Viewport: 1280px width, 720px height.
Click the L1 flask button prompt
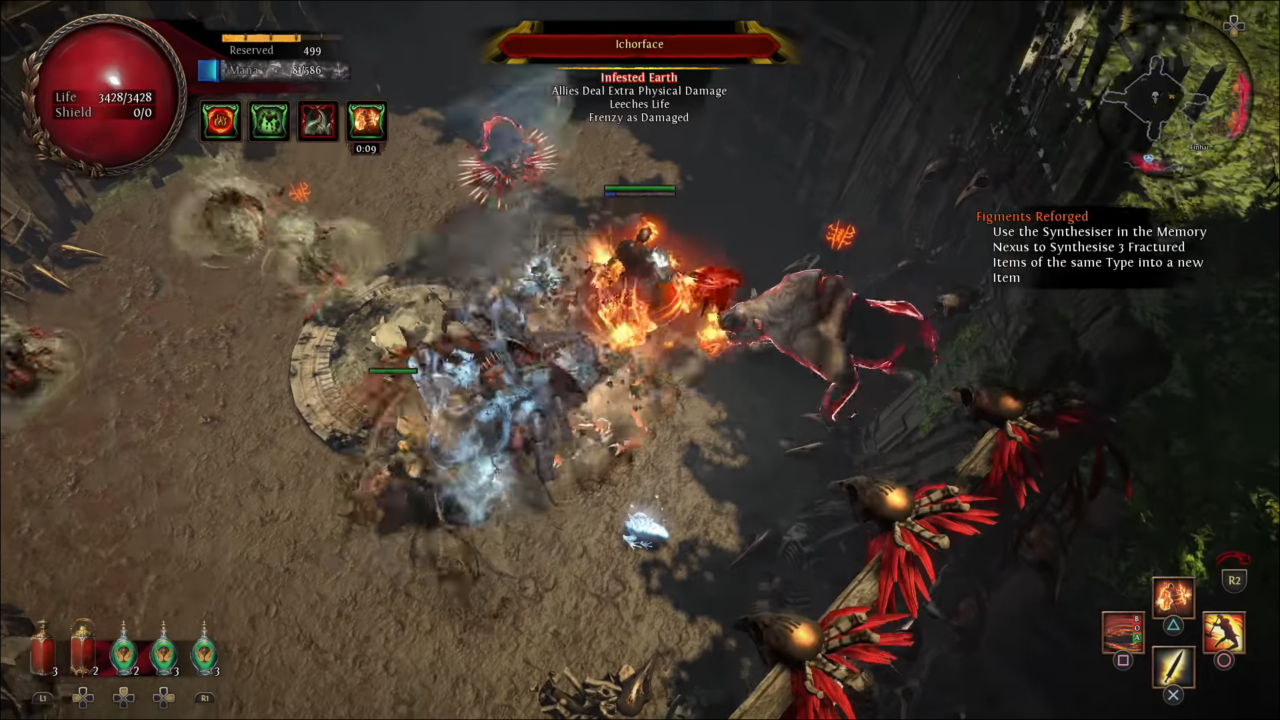point(42,698)
